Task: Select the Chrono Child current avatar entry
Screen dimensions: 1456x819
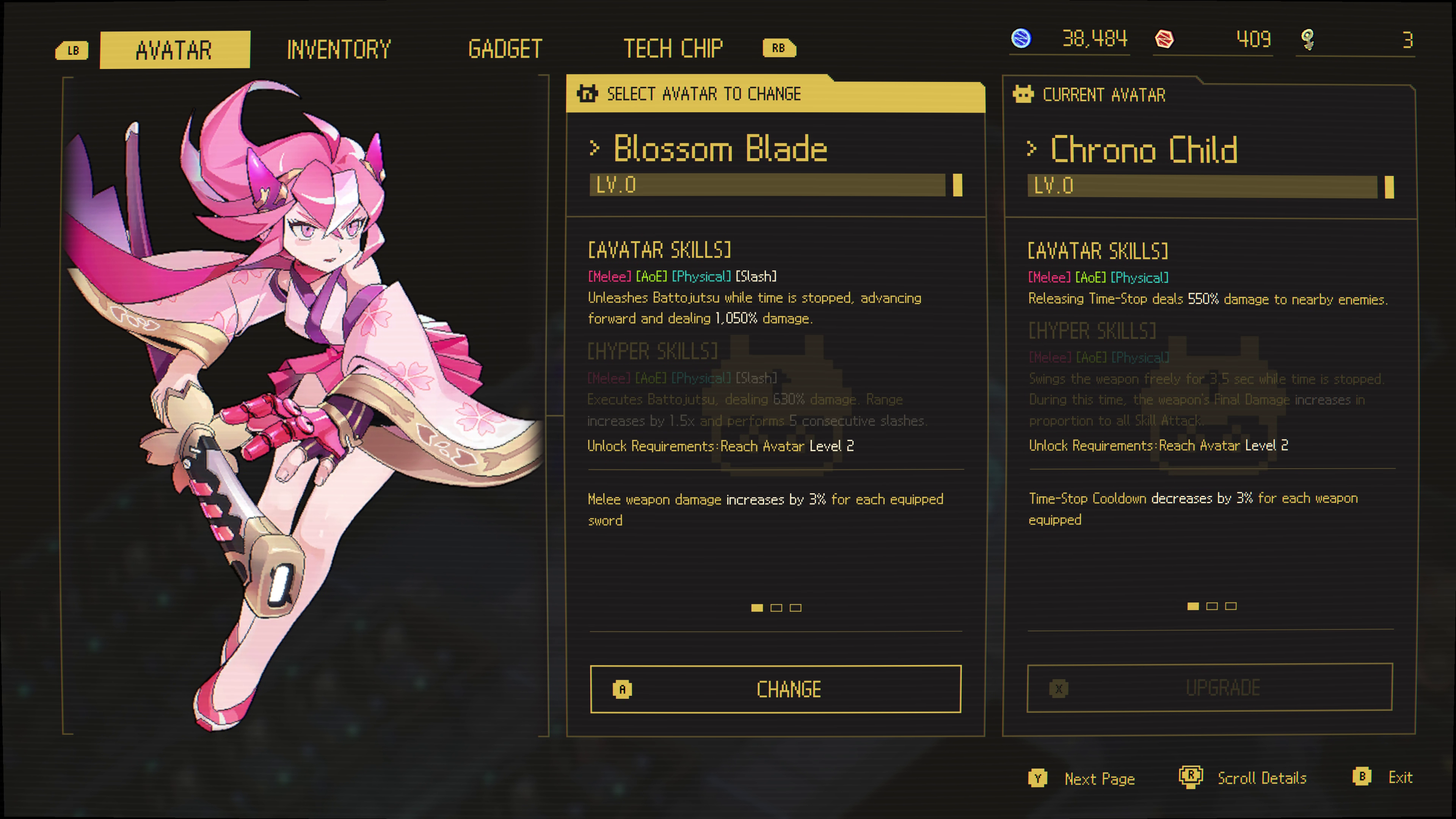Action: [1144, 151]
